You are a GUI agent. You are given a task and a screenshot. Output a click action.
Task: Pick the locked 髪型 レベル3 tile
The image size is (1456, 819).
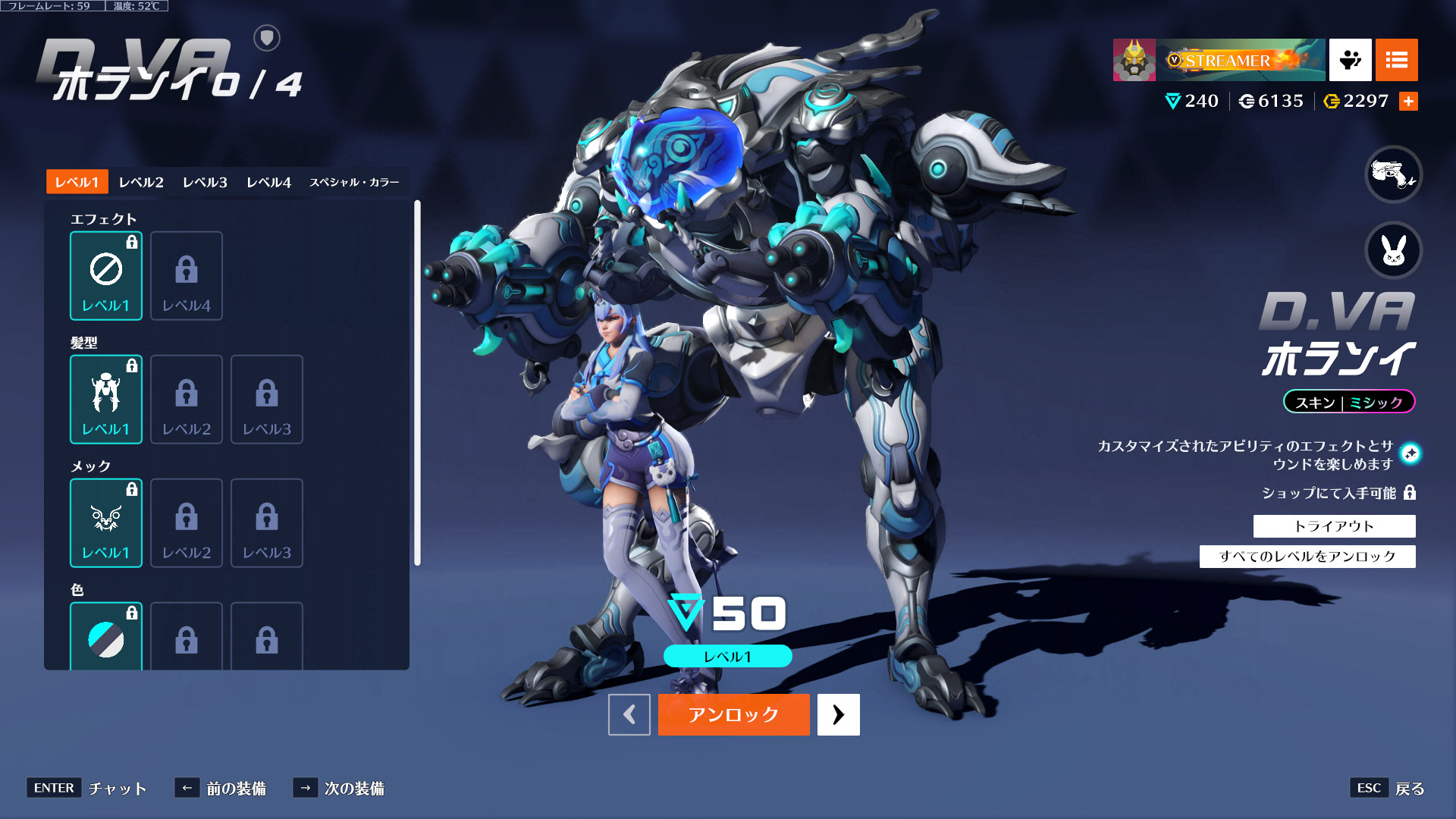[x=267, y=399]
